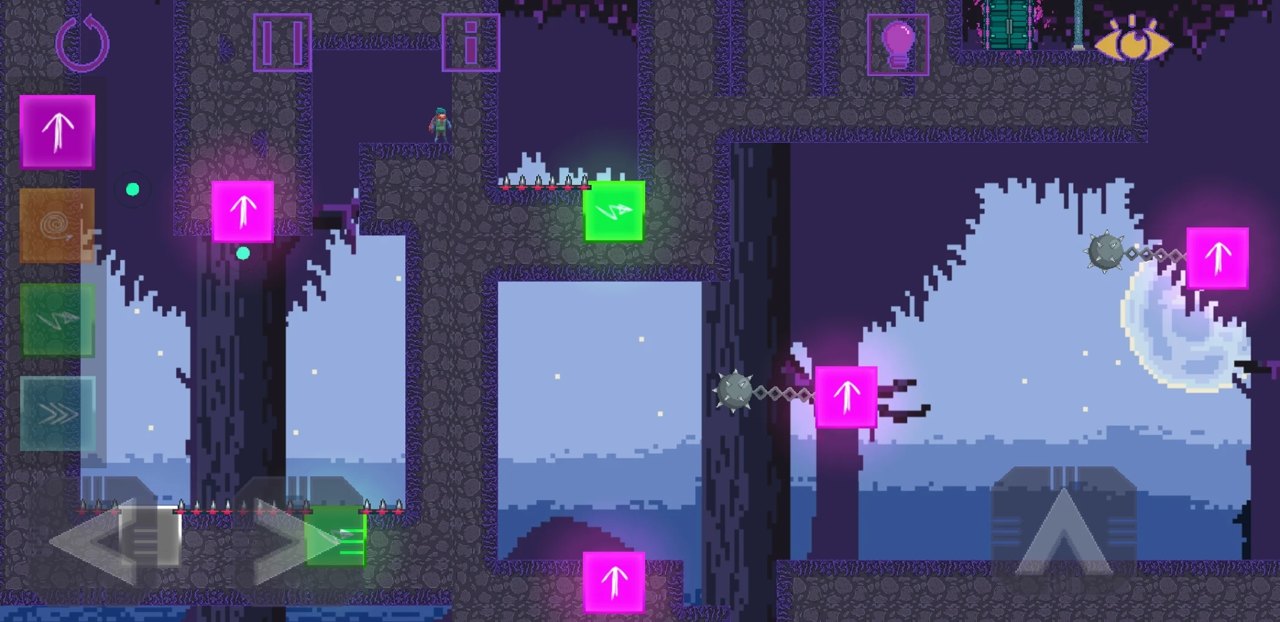
Task: Tap the jump up-arrow control
Action: click(1063, 520)
